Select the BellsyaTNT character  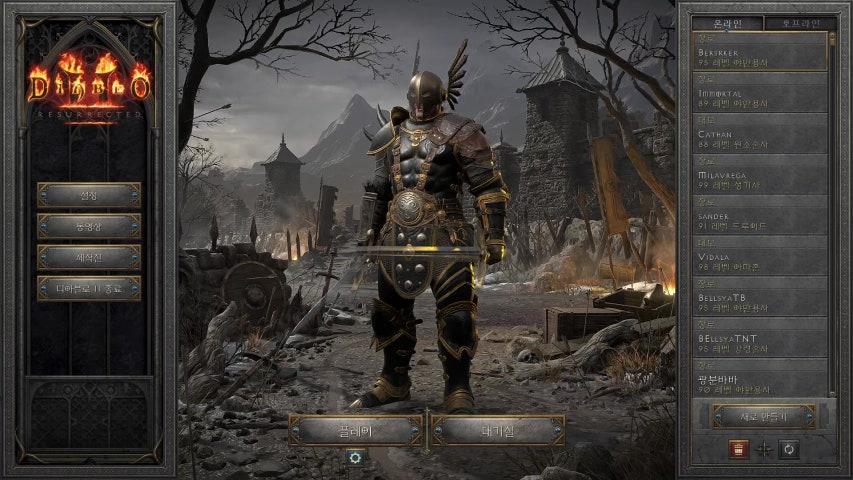(x=760, y=339)
